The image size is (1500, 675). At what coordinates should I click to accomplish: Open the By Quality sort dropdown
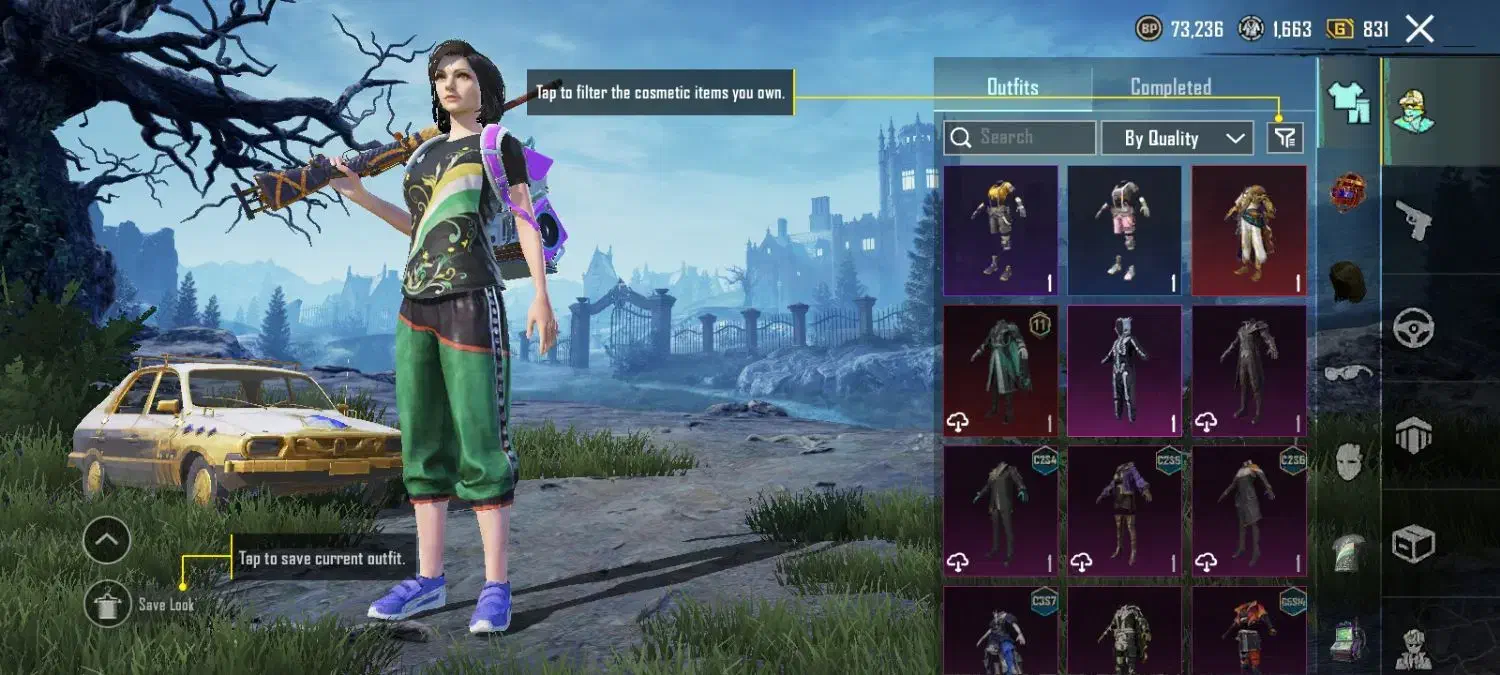[1177, 139]
